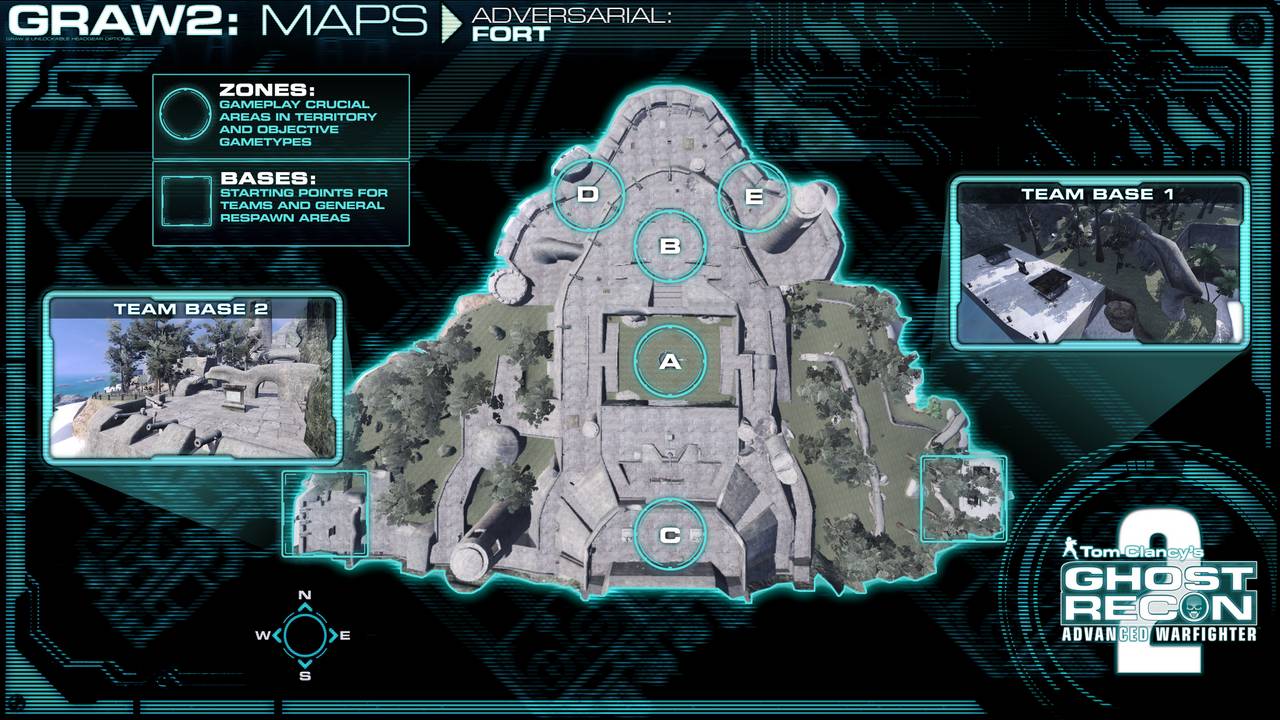Select the east base square on map

click(962, 498)
